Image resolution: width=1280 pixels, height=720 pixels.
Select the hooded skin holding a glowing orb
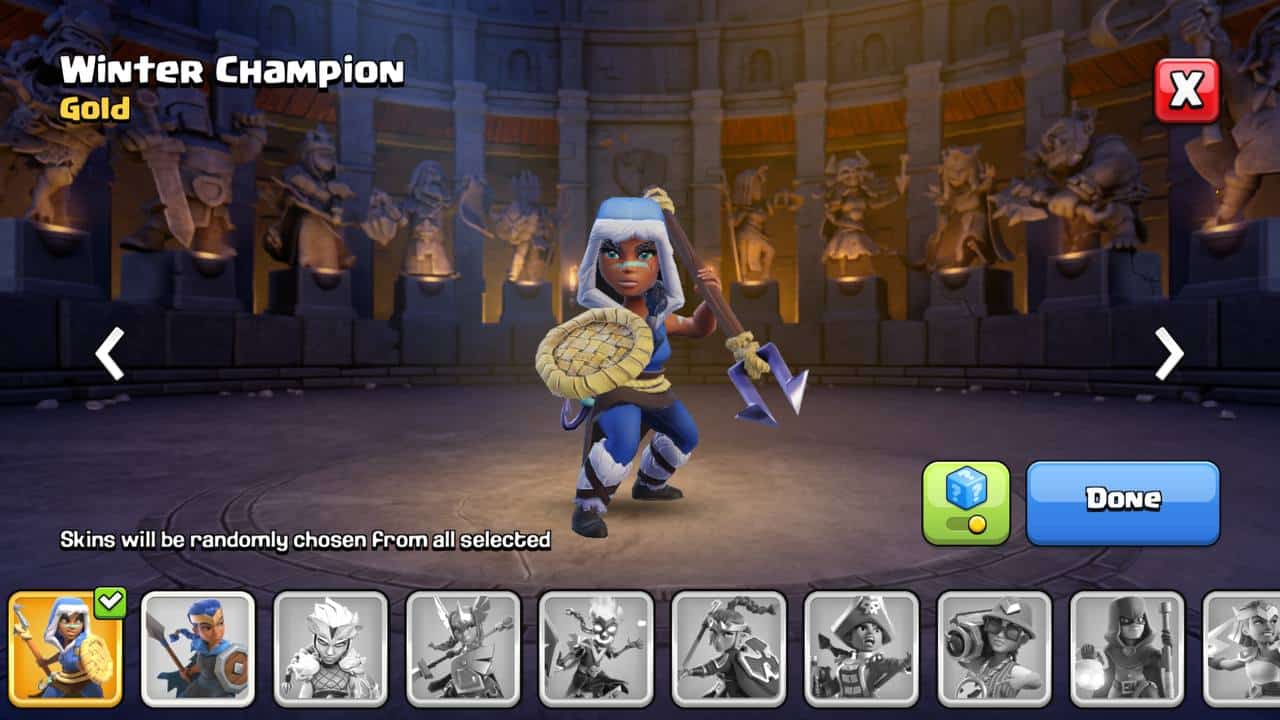pos(1127,649)
